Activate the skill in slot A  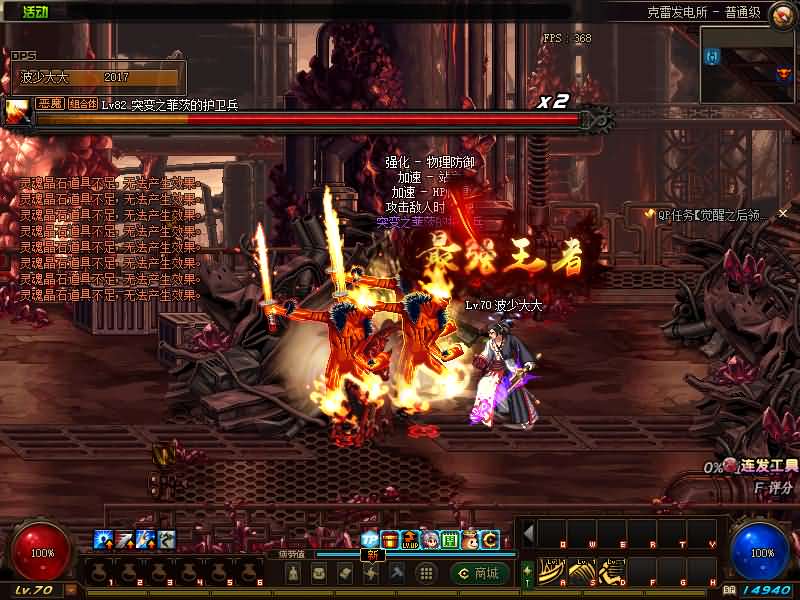coord(548,572)
